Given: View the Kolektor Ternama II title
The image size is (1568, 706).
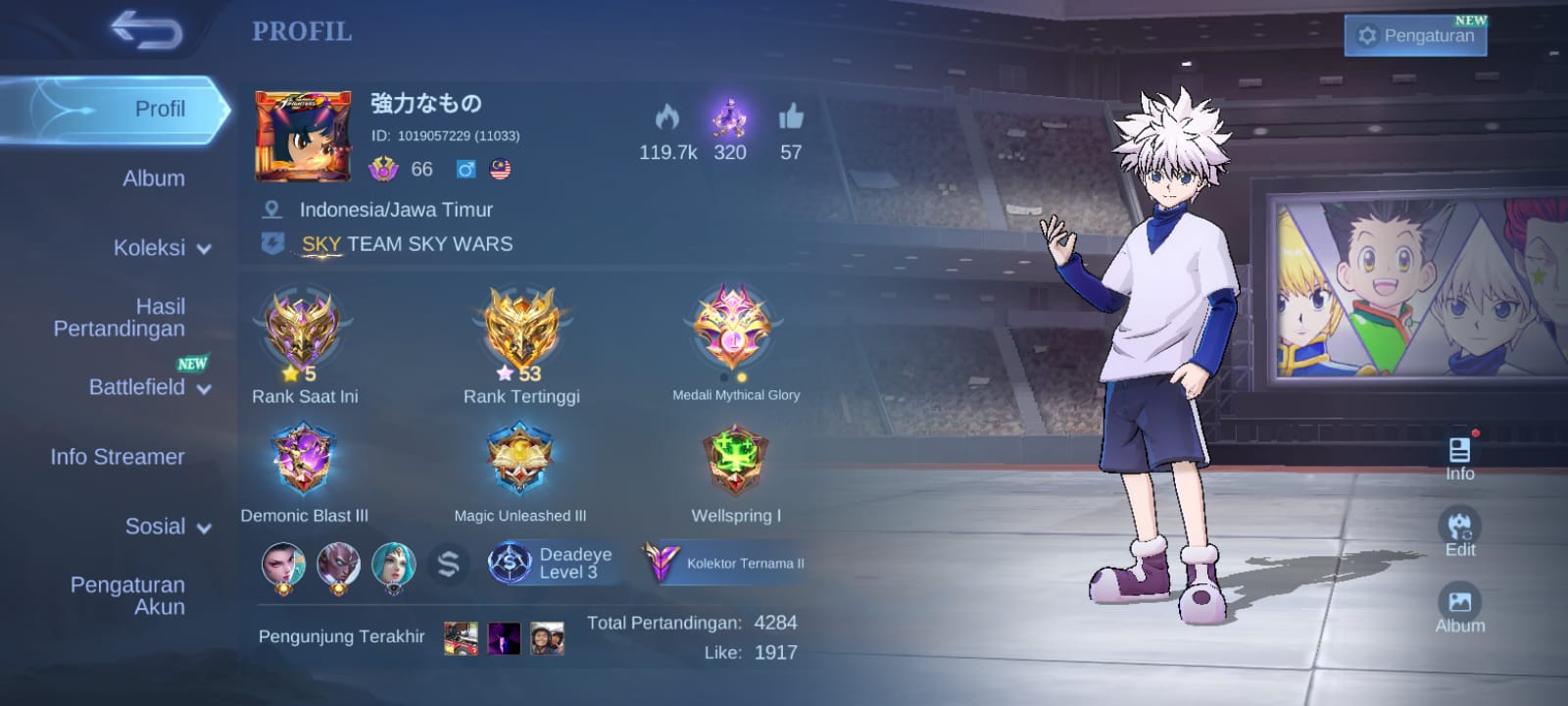Looking at the screenshot, I should [725, 563].
